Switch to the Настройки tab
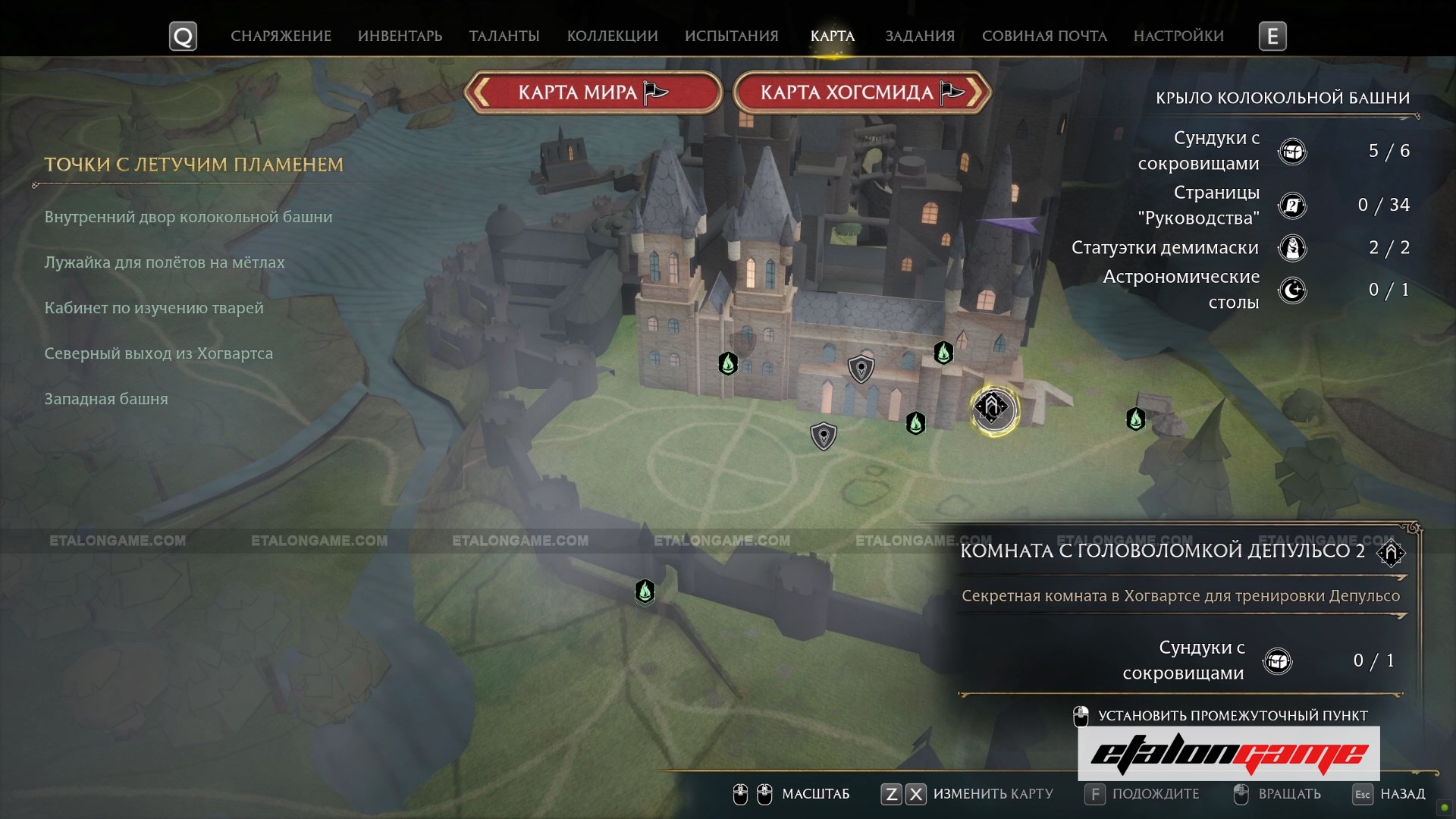 pyautogui.click(x=1178, y=36)
